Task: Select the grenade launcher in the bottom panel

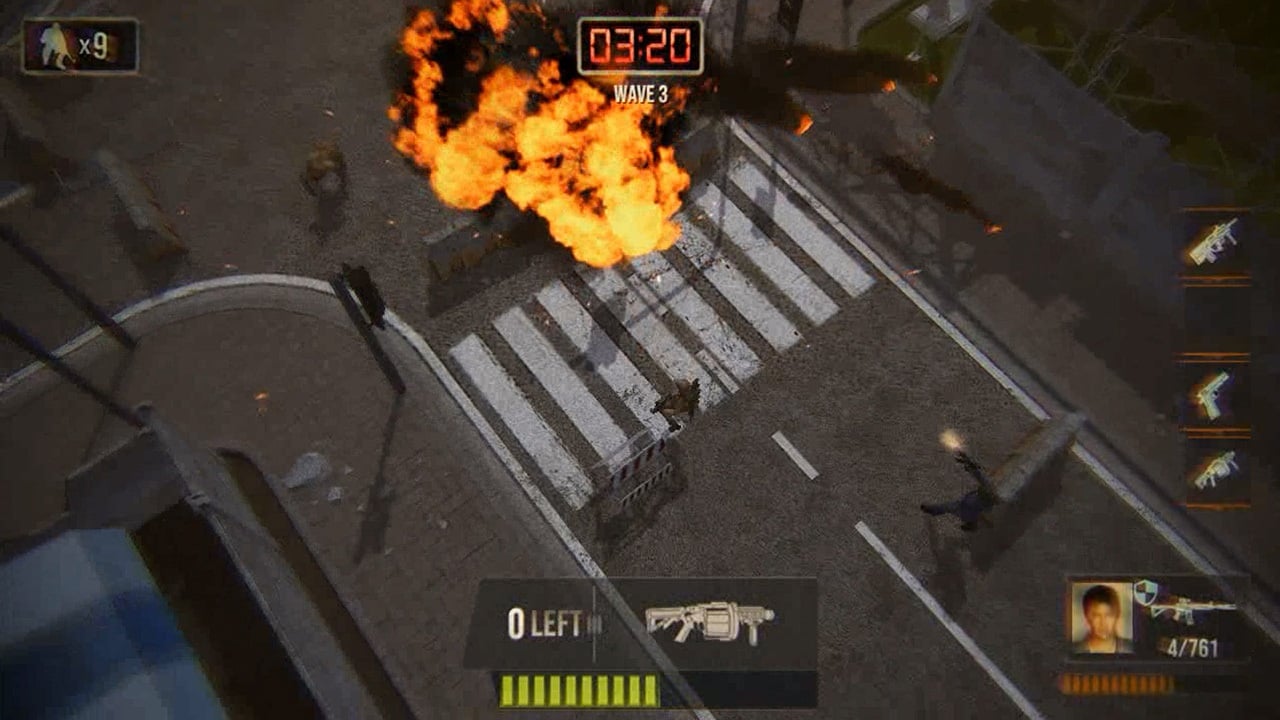Action: (x=710, y=621)
